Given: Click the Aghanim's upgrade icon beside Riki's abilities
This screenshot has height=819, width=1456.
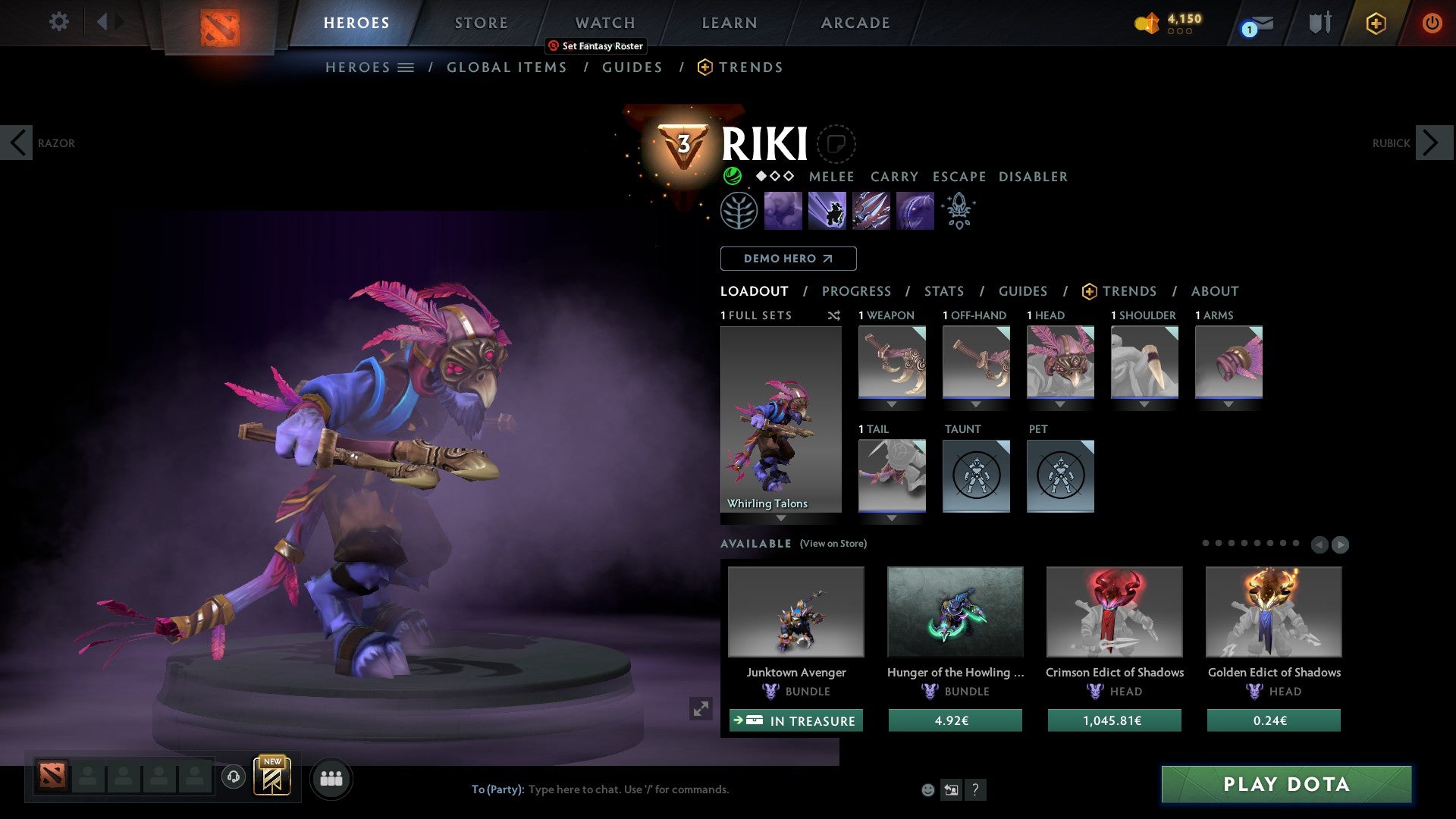Looking at the screenshot, I should tap(959, 211).
